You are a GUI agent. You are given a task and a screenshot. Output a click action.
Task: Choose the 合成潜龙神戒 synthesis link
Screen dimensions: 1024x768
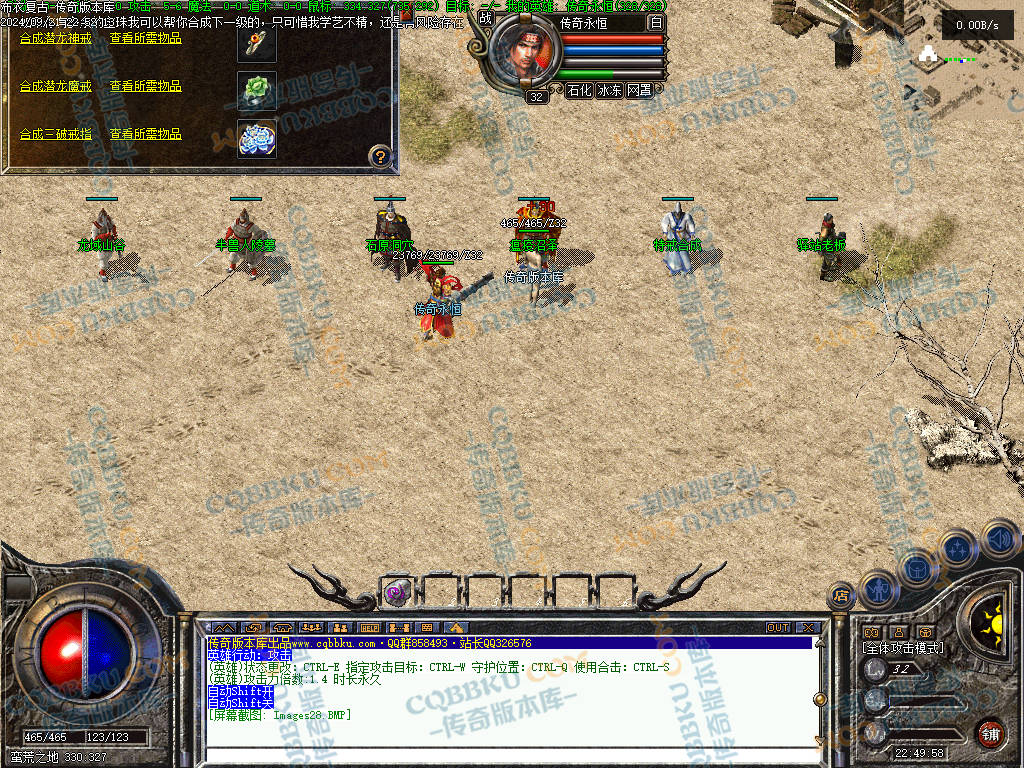tap(55, 38)
